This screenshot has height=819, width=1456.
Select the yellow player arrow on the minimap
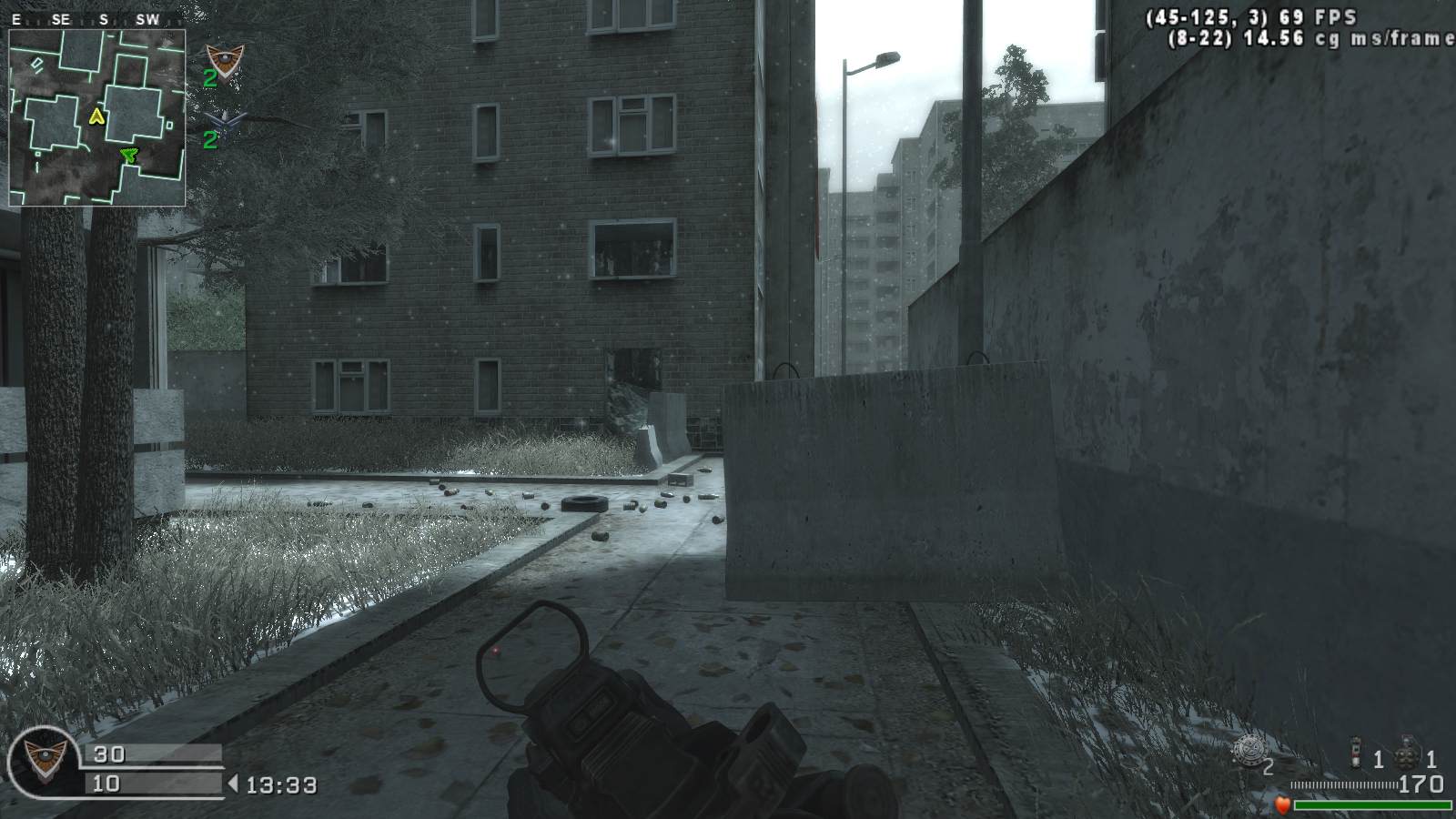tap(97, 116)
